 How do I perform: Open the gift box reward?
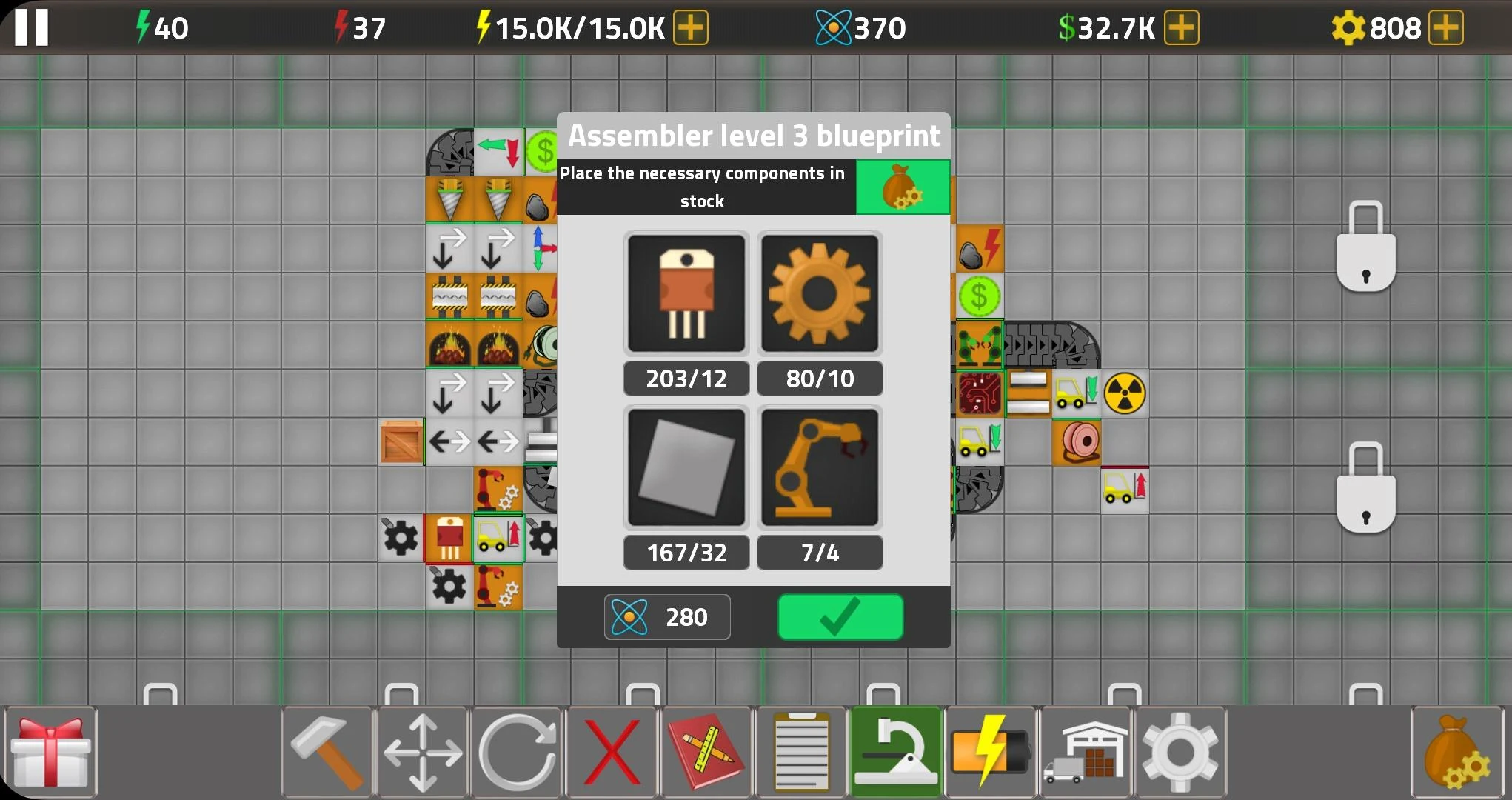50,752
